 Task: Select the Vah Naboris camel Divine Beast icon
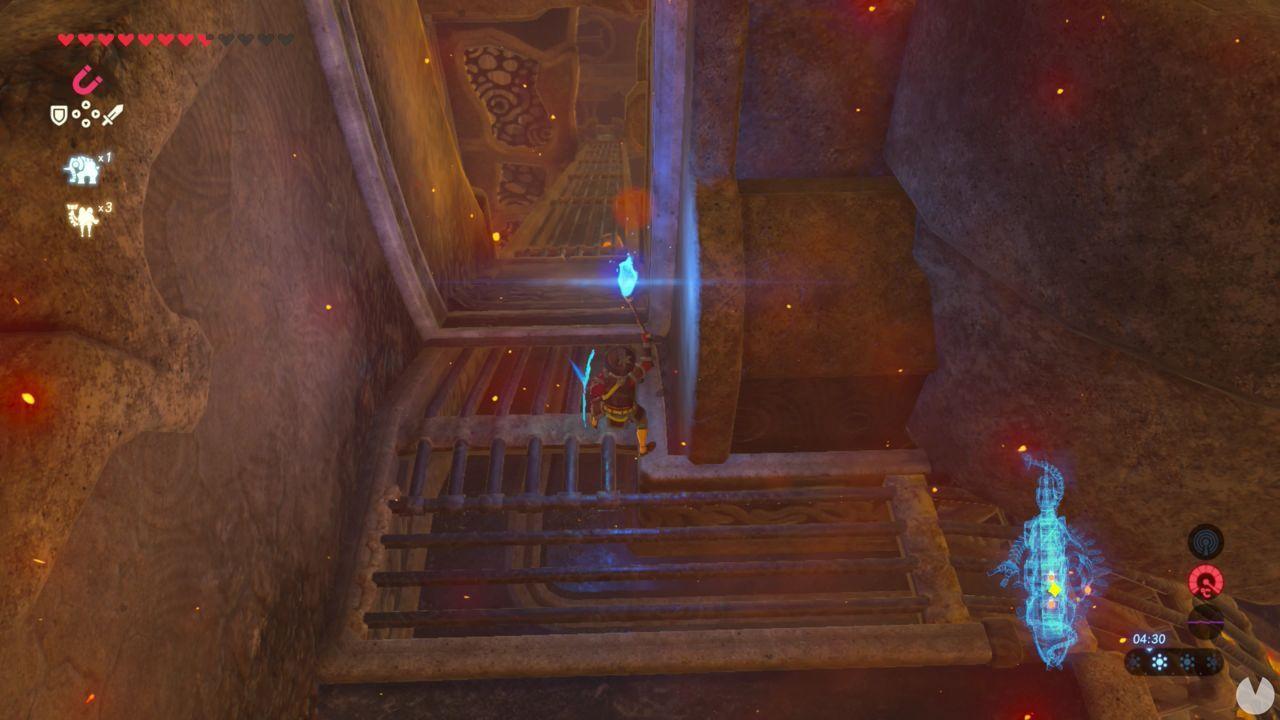82,216
